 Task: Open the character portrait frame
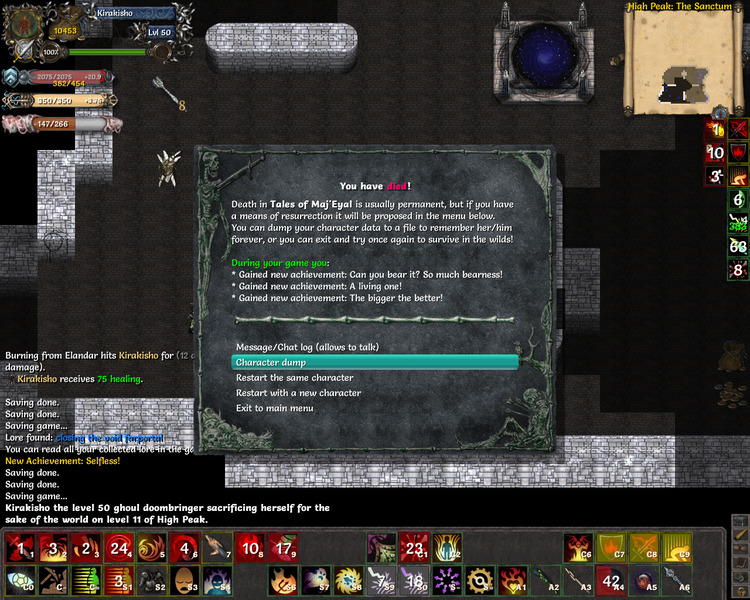23,20
